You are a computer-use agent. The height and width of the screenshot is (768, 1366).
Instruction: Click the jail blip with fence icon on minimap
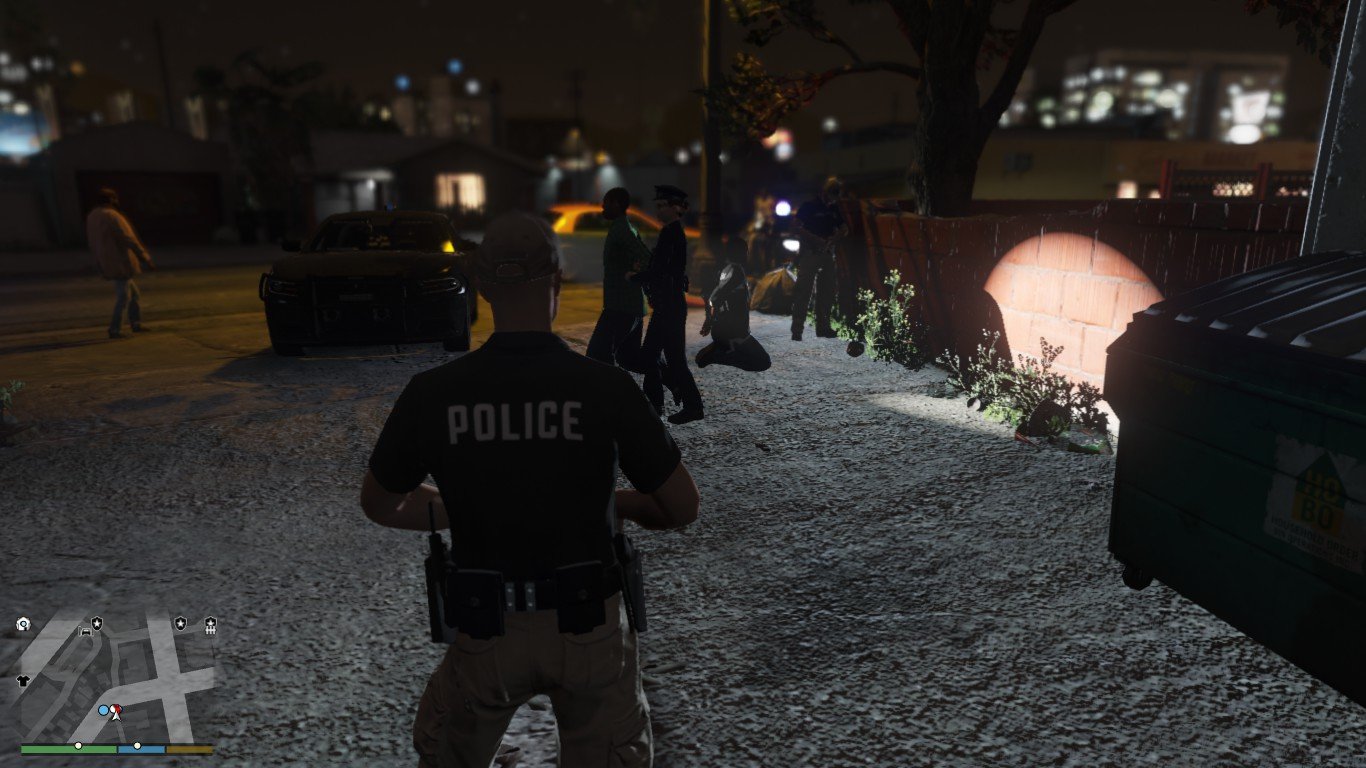pyautogui.click(x=211, y=624)
